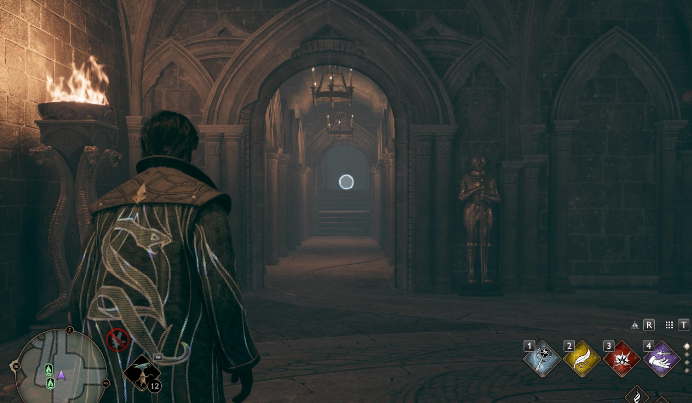Cast the blue Alohomora key spell
Viewport: 692px width, 403px height.
(x=541, y=359)
